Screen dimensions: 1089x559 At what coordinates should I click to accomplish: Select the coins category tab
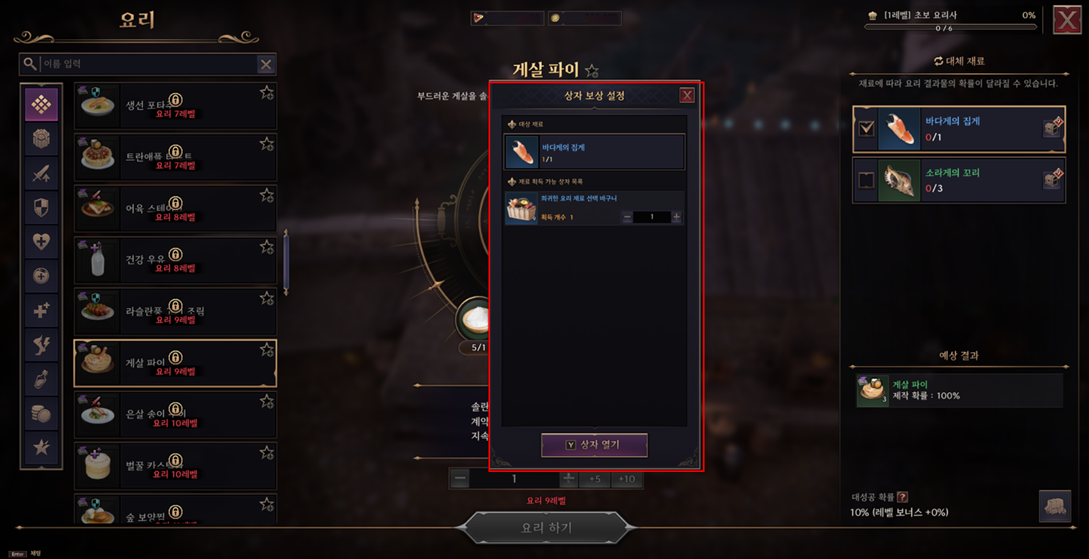(41, 413)
